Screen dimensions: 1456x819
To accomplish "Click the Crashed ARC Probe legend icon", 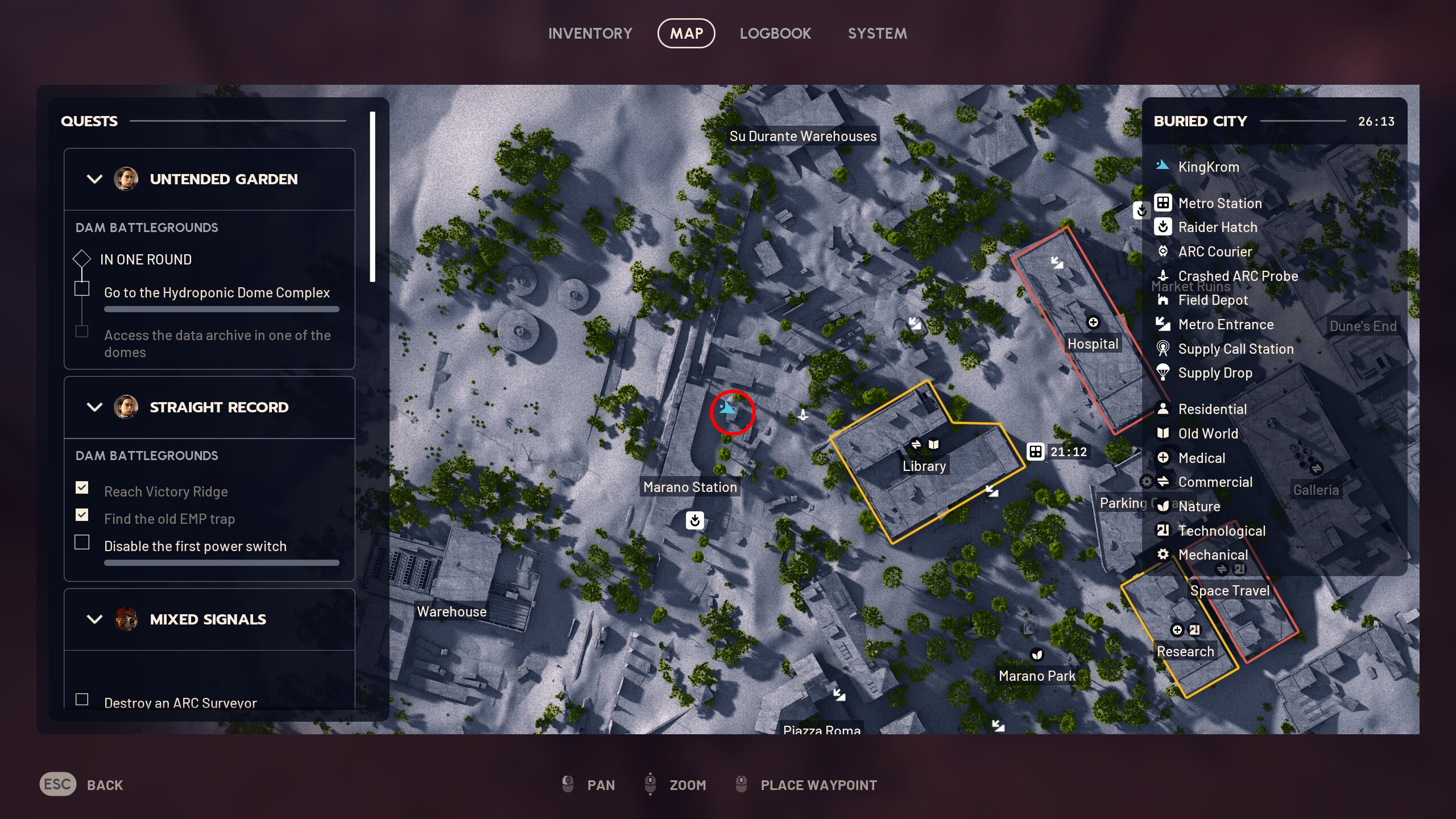I will point(1164,276).
